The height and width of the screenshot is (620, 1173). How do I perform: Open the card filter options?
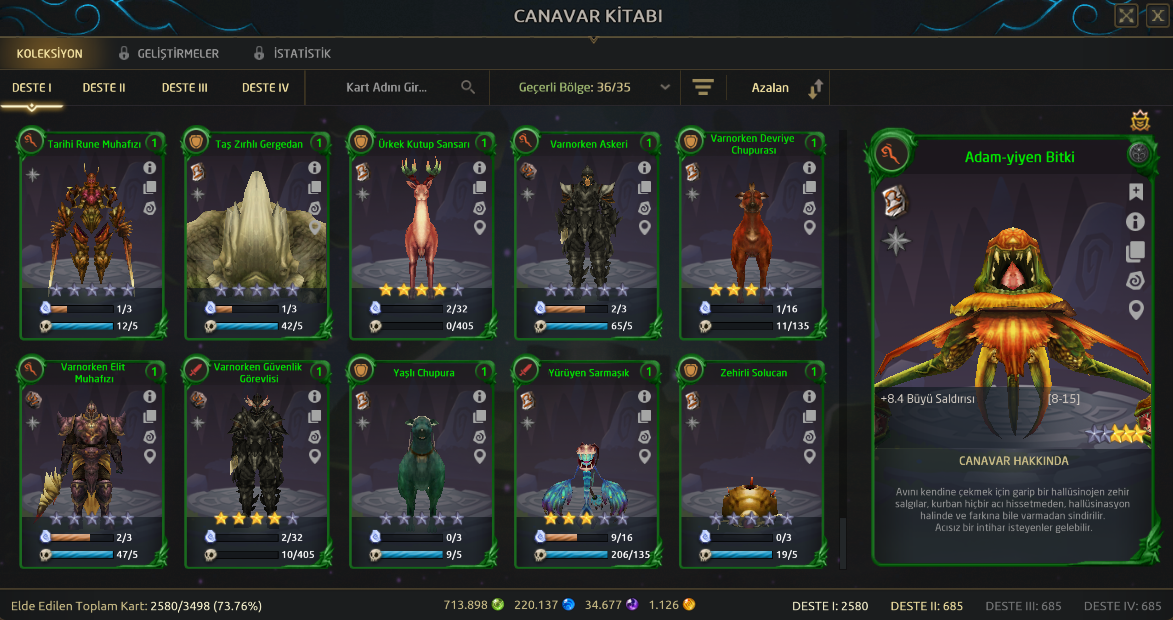click(703, 88)
